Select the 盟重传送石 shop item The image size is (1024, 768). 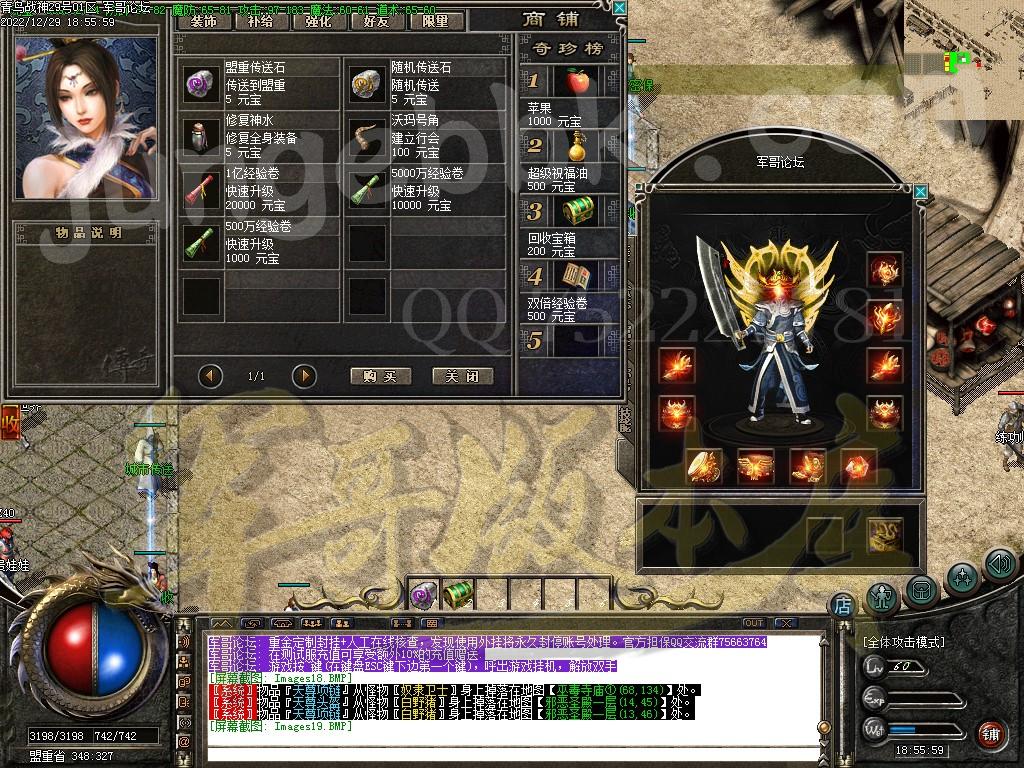click(201, 84)
